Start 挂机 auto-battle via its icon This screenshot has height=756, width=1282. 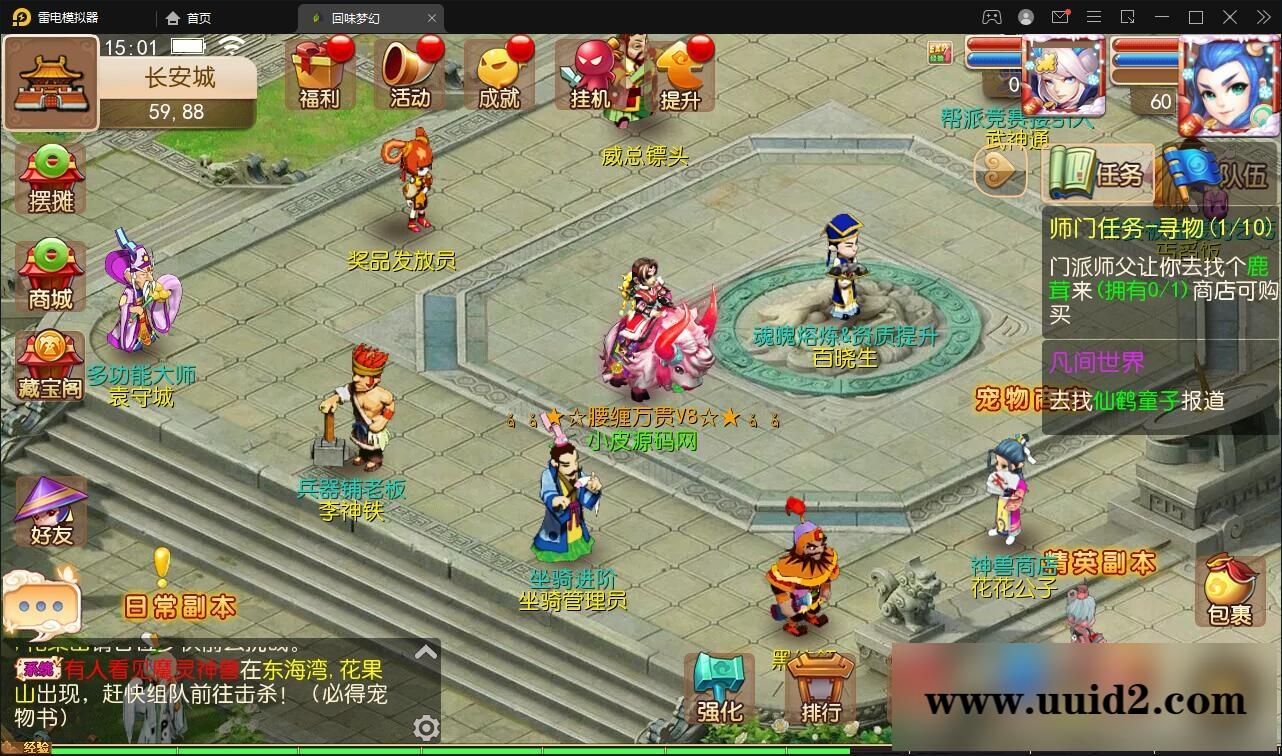point(589,70)
